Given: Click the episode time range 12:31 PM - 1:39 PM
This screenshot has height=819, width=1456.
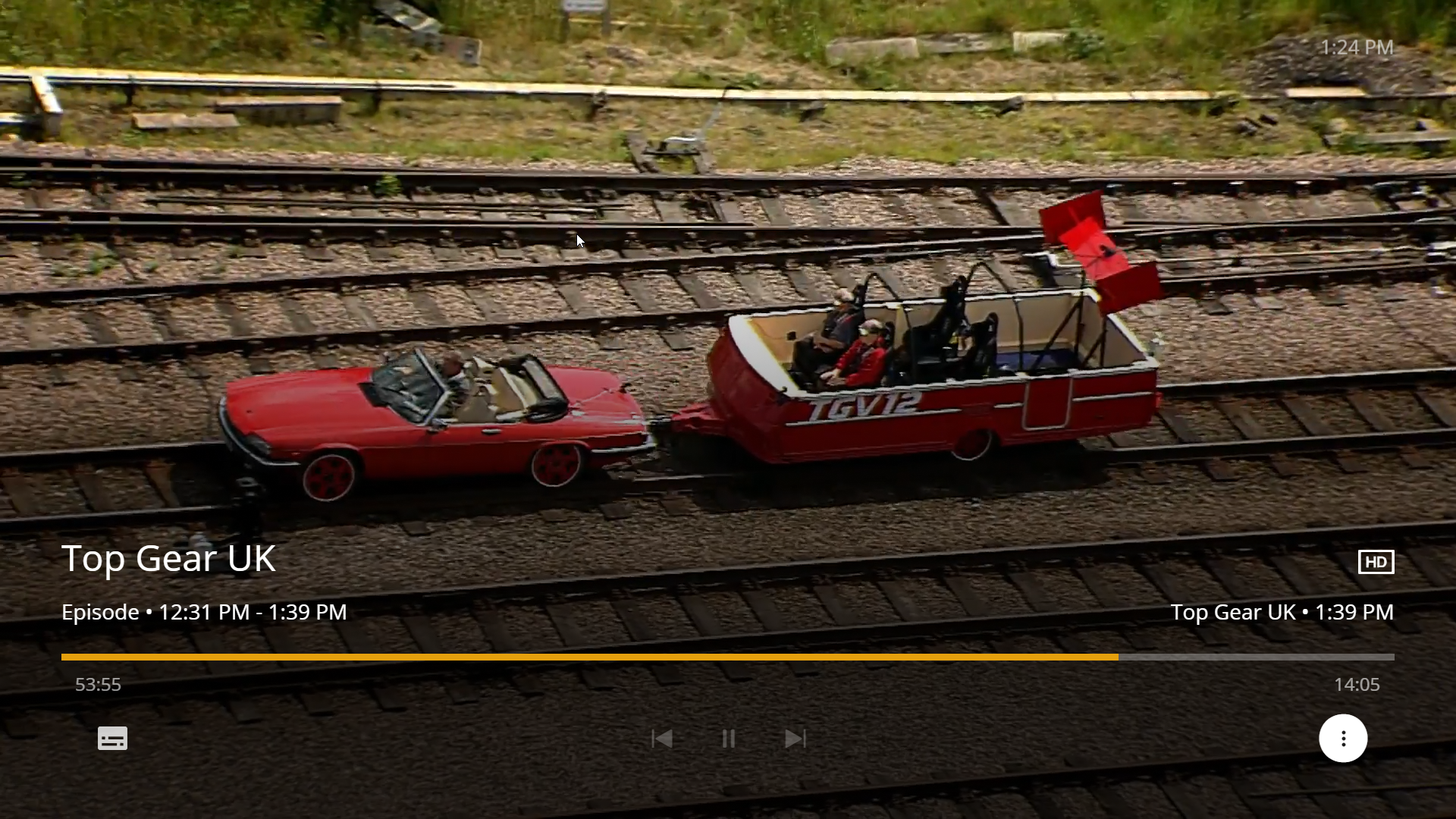Looking at the screenshot, I should click(253, 612).
